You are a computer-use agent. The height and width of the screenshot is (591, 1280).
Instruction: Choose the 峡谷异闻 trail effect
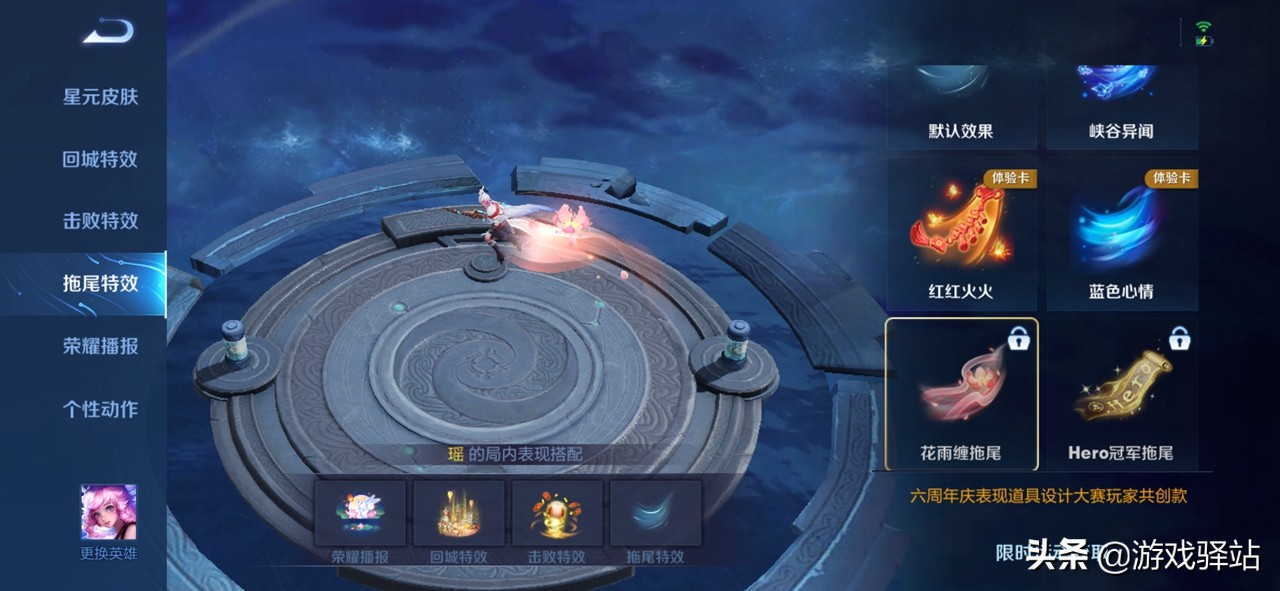(x=1122, y=107)
